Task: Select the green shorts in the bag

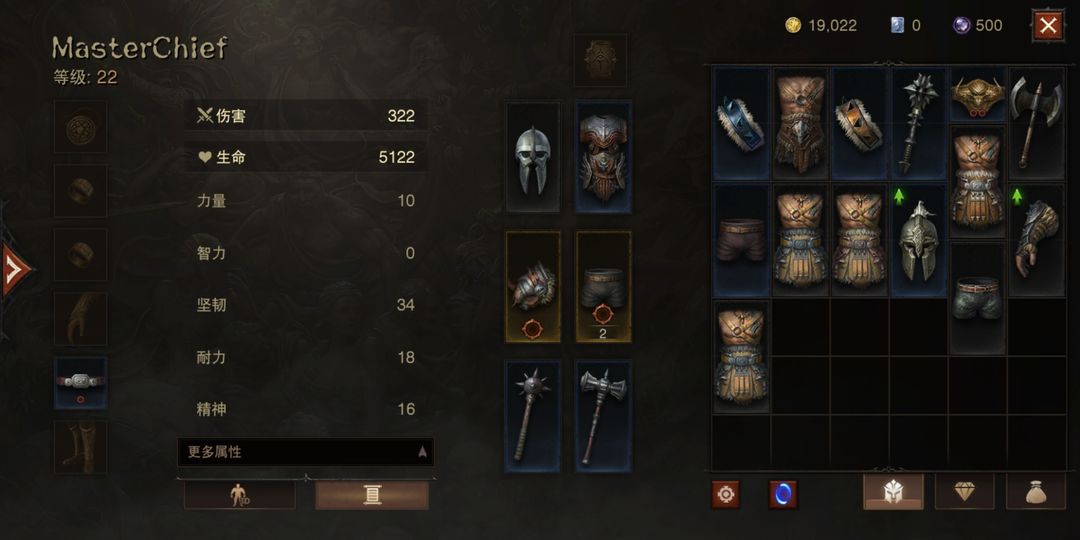Action: point(977,299)
